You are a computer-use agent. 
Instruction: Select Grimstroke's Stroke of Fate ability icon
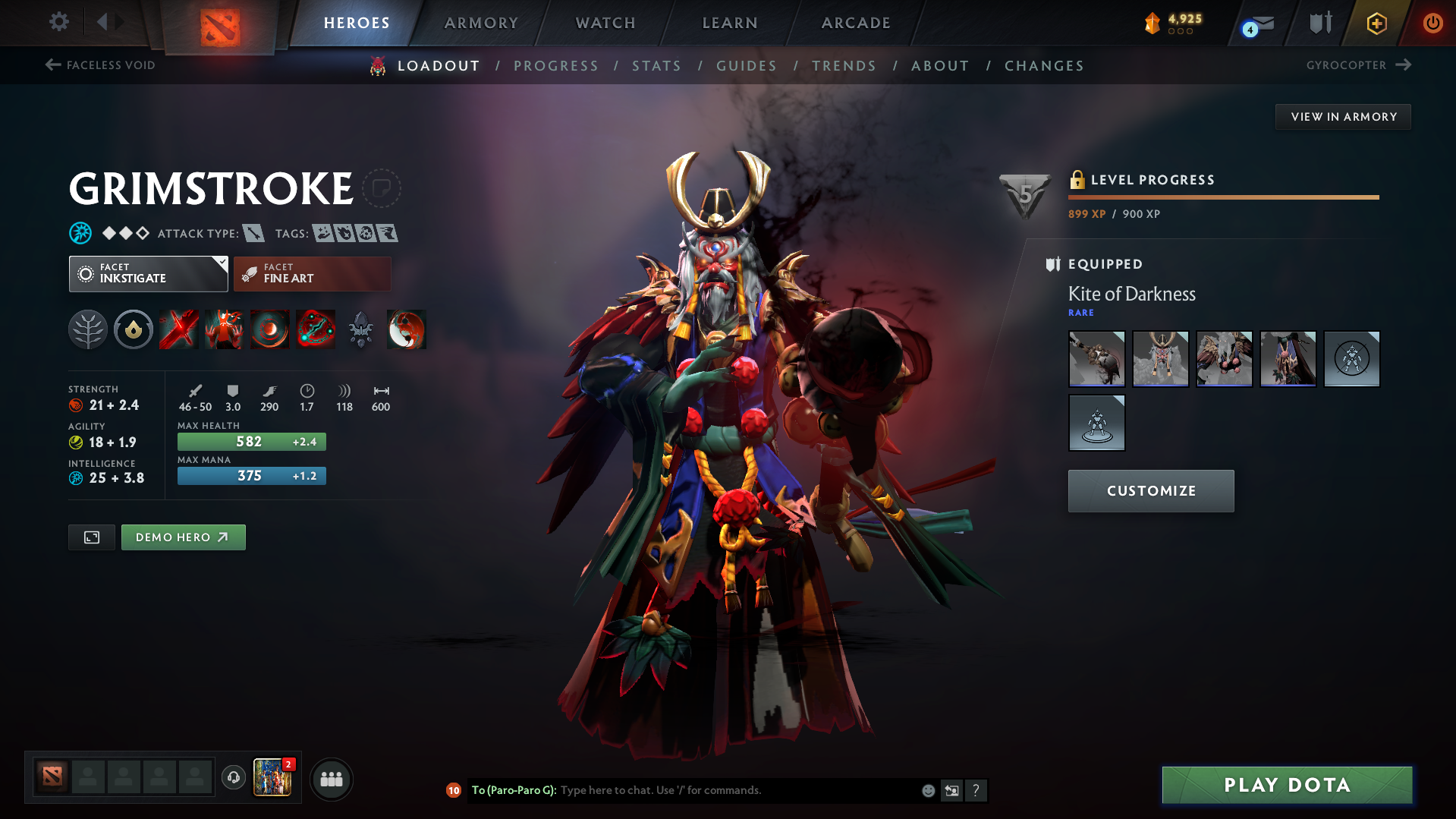coord(178,329)
